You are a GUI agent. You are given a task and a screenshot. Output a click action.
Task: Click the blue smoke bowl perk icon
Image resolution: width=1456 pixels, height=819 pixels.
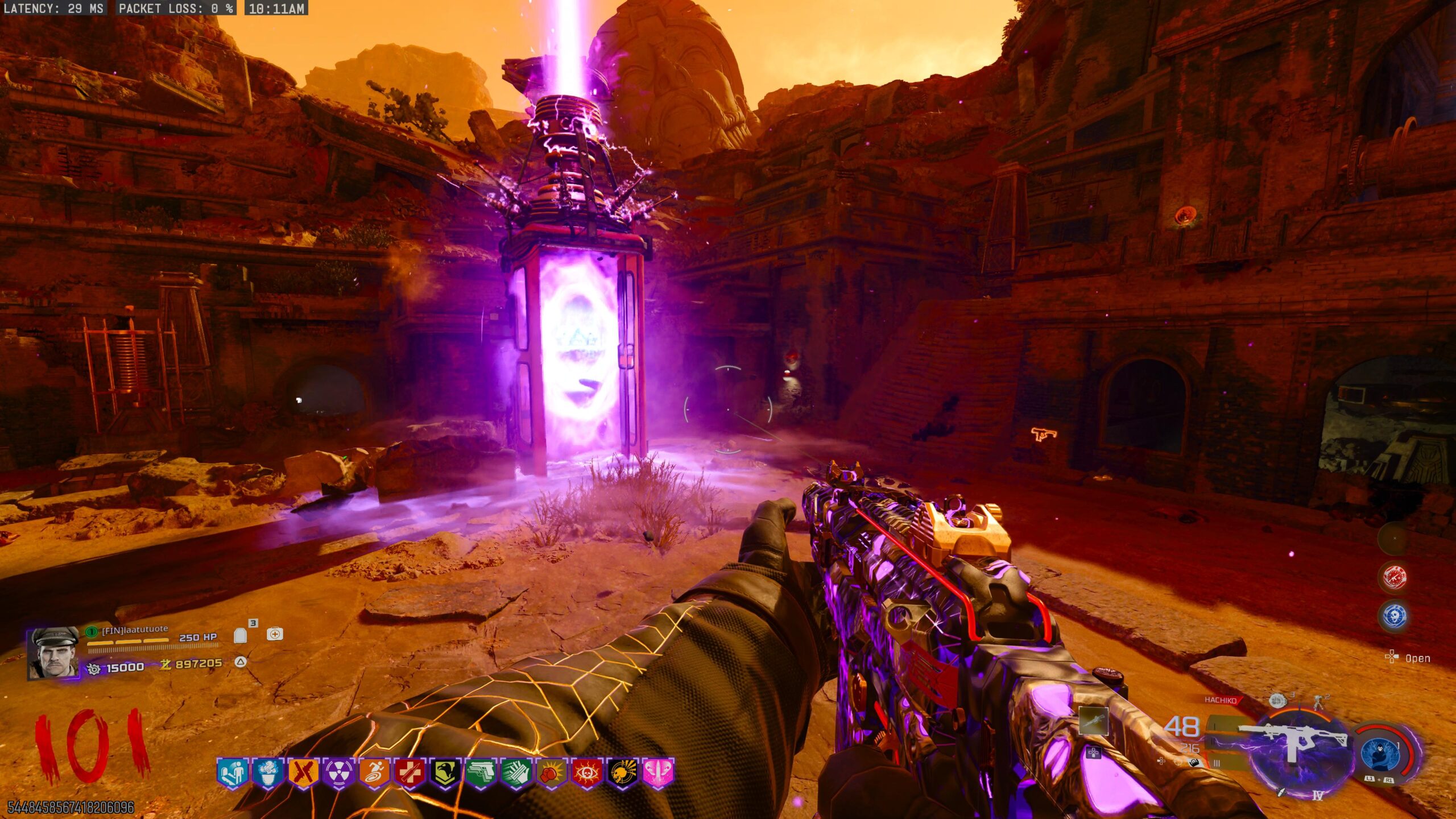tap(267, 773)
